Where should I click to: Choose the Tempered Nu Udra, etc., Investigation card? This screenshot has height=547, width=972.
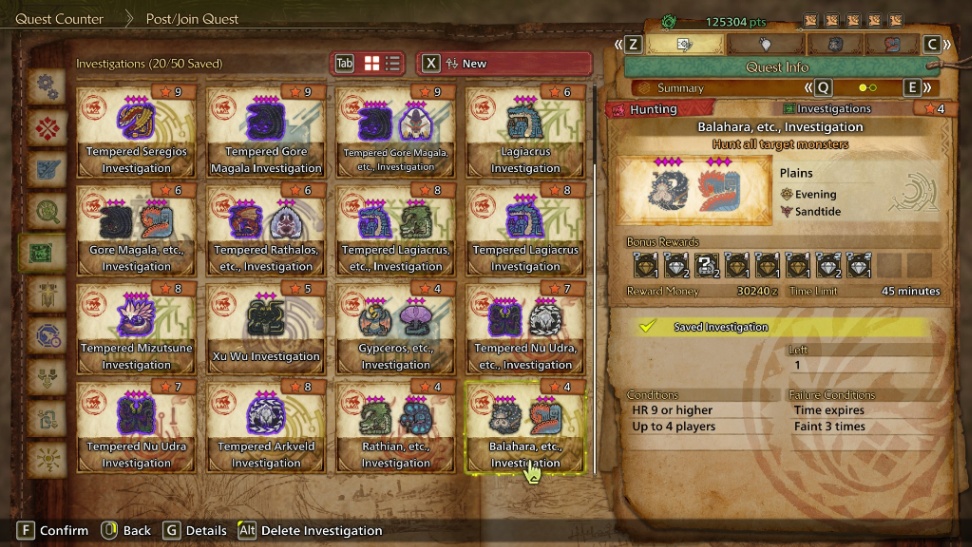pos(525,329)
